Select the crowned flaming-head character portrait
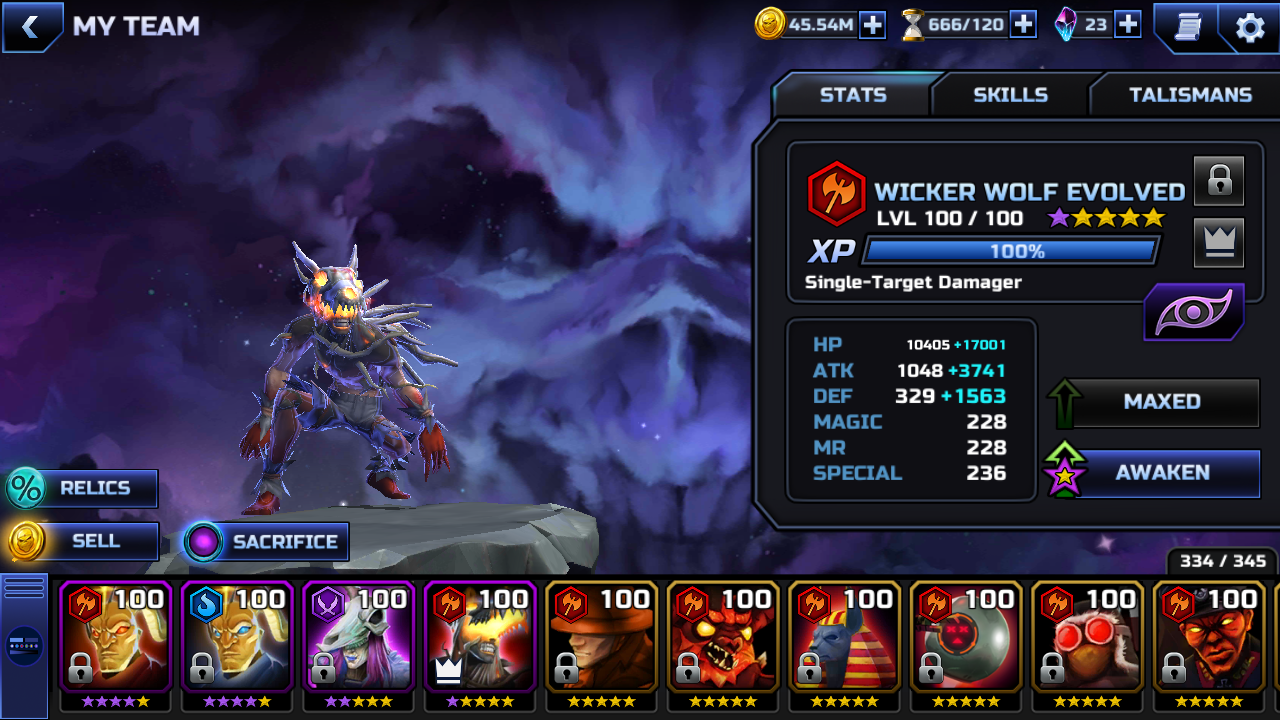Image resolution: width=1280 pixels, height=720 pixels. [480, 640]
